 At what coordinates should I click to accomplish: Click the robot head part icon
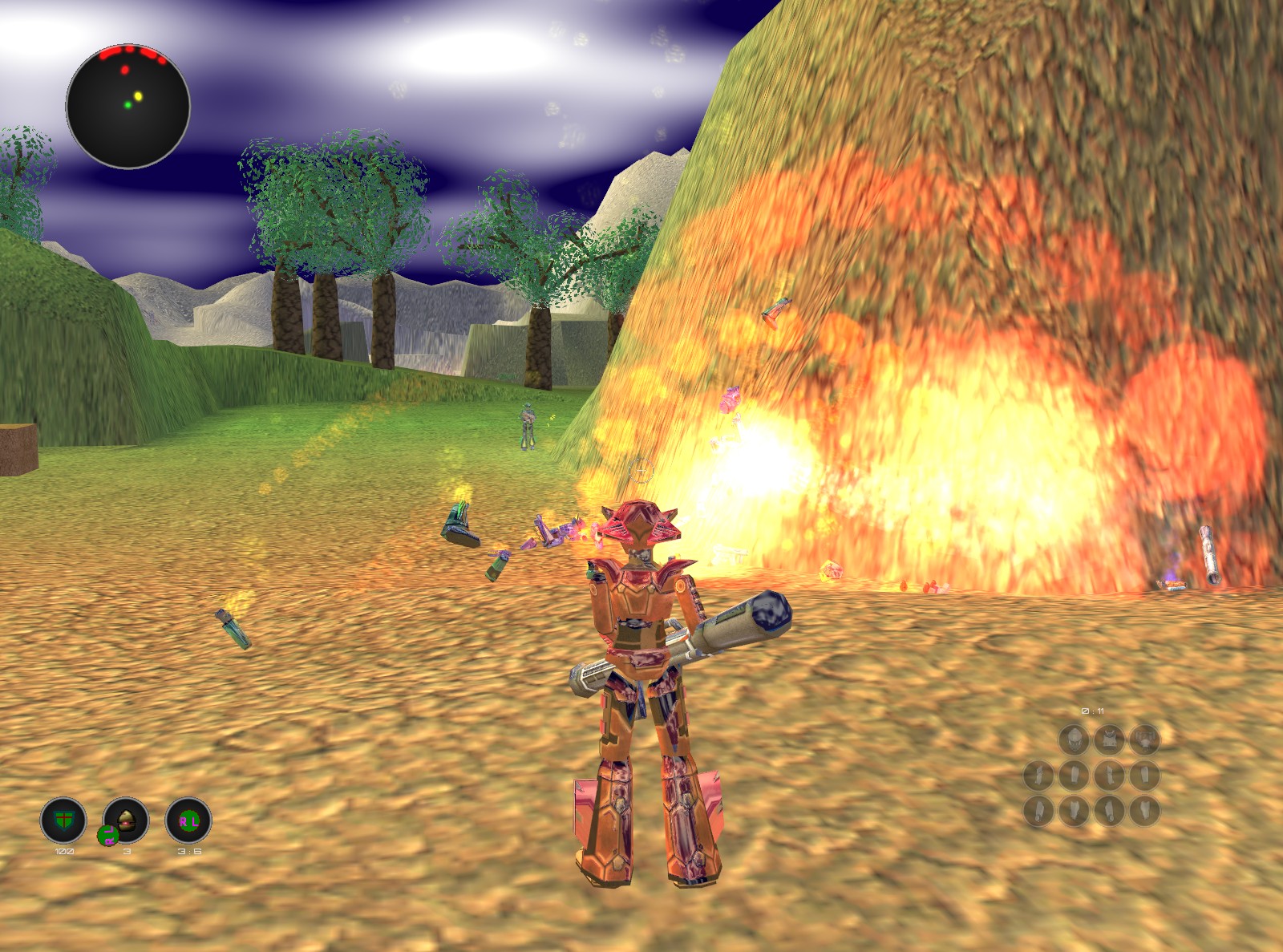1074,739
